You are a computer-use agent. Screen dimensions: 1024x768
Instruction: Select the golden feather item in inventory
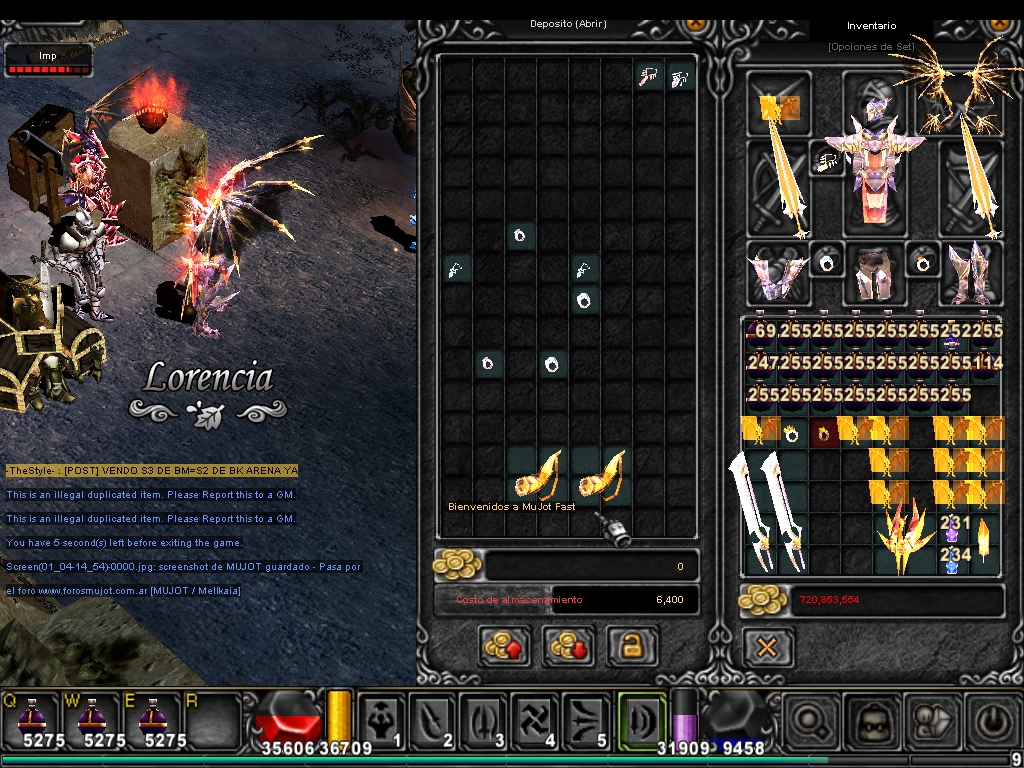tap(984, 540)
